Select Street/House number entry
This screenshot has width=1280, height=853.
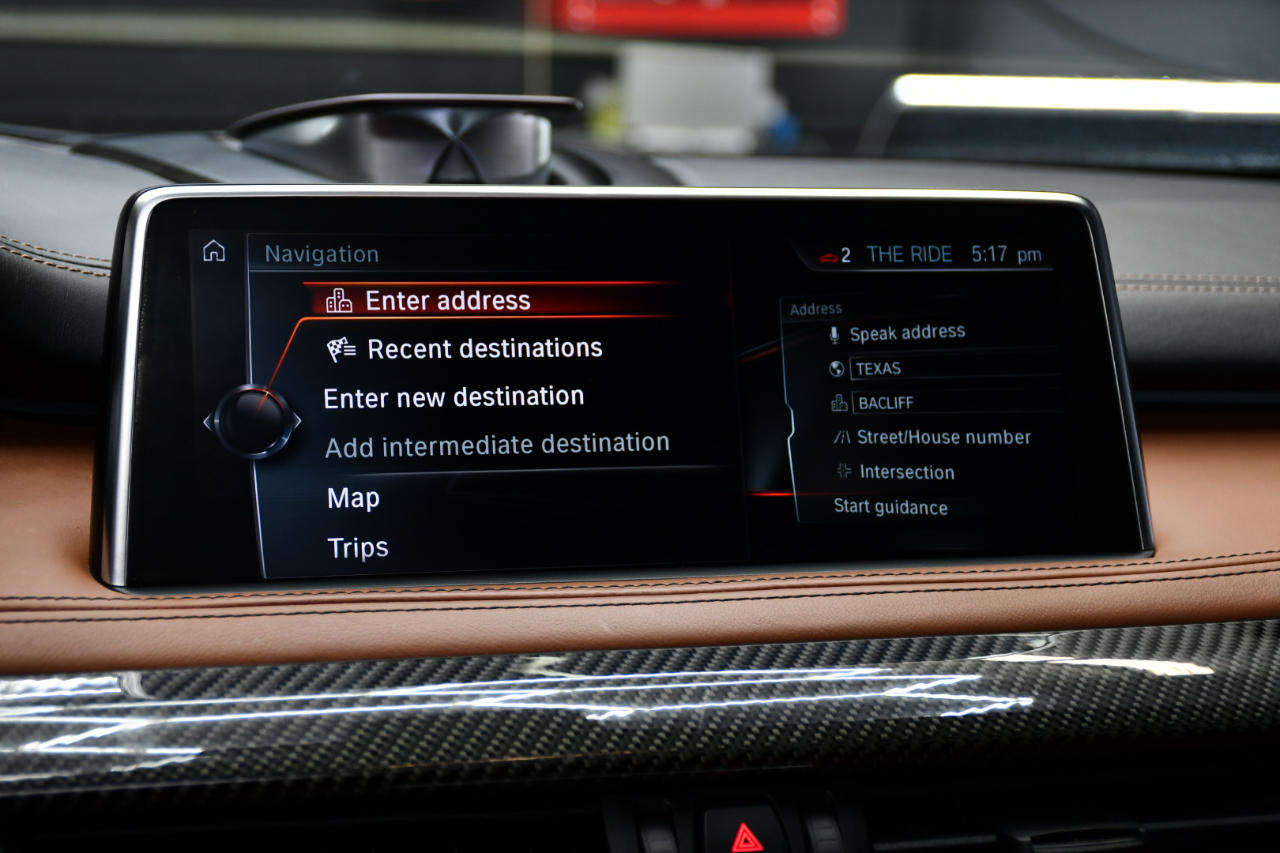[x=943, y=437]
